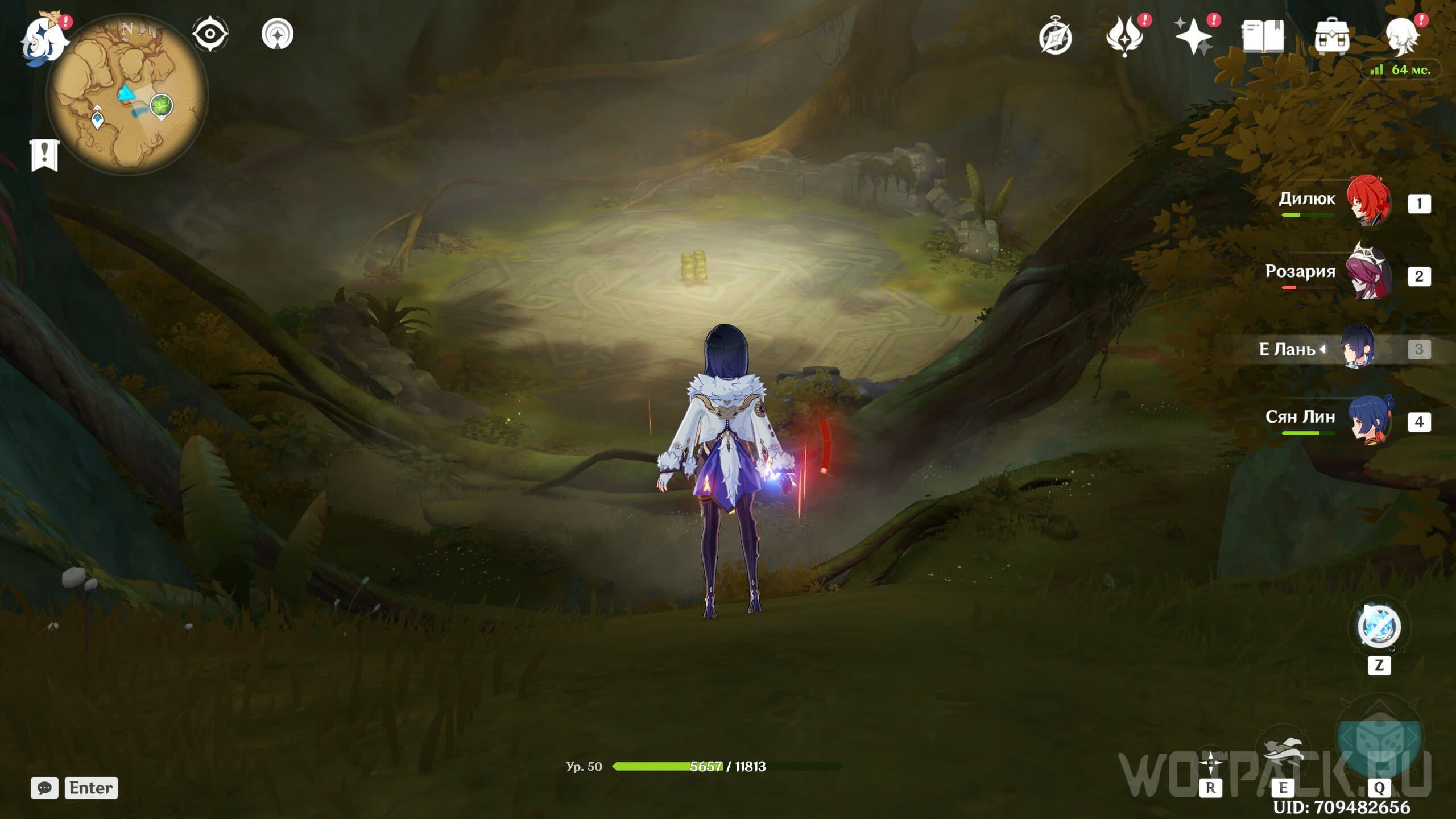Open the Events winged flame icon
The image size is (1456, 819).
coord(1124,37)
